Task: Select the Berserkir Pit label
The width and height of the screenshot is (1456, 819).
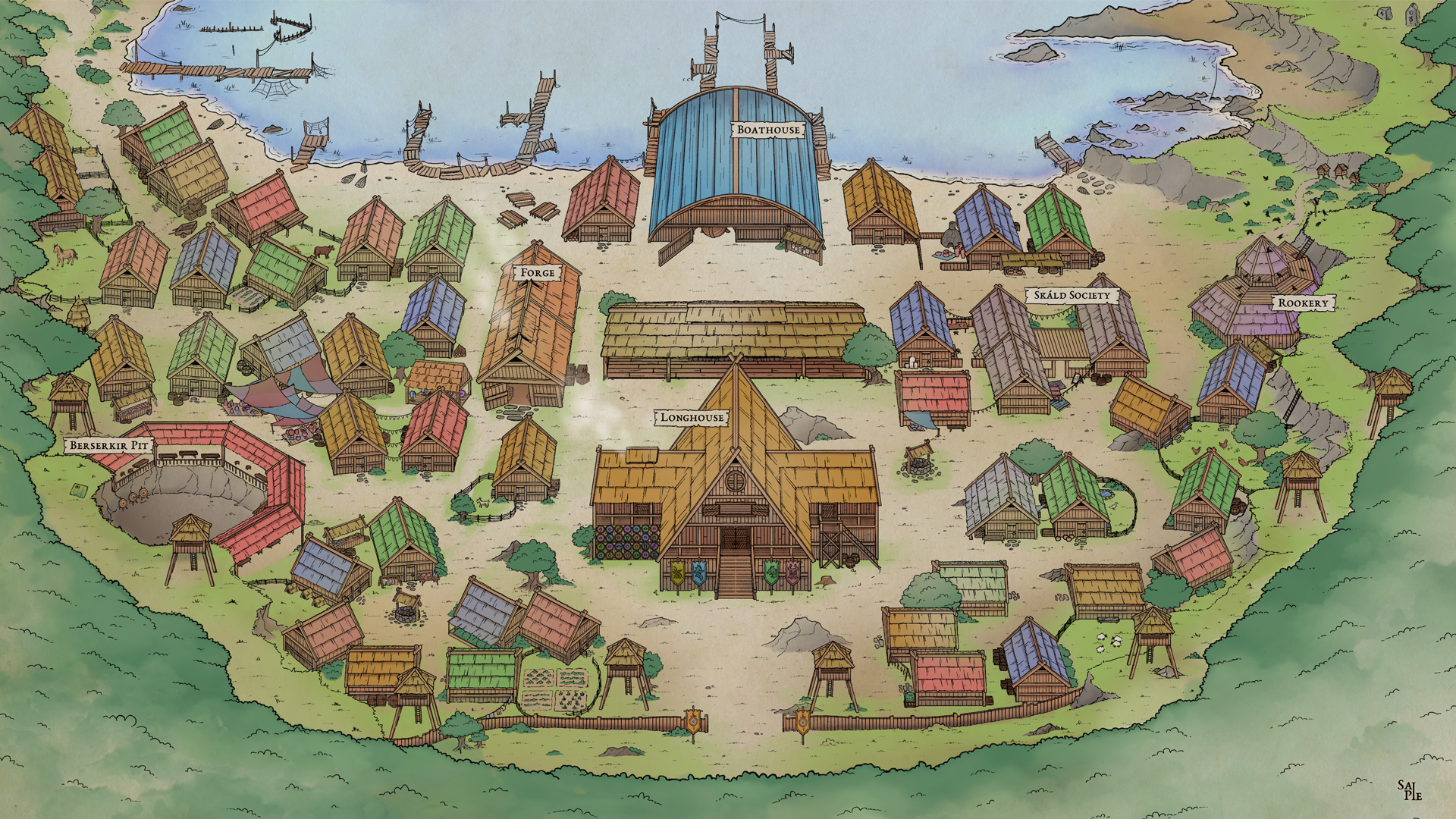Action: pyautogui.click(x=108, y=445)
